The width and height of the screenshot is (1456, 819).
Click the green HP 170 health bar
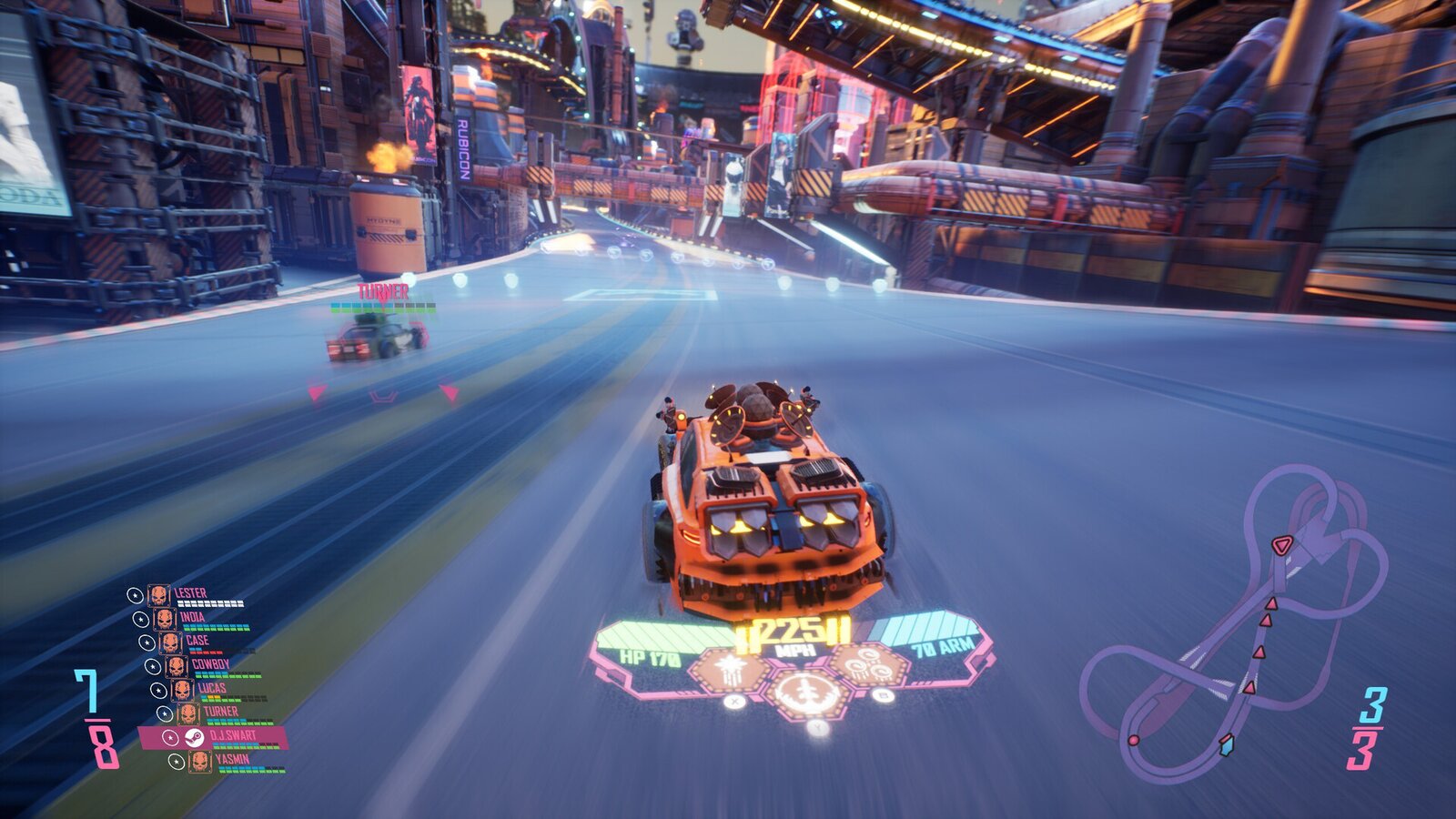point(650,642)
